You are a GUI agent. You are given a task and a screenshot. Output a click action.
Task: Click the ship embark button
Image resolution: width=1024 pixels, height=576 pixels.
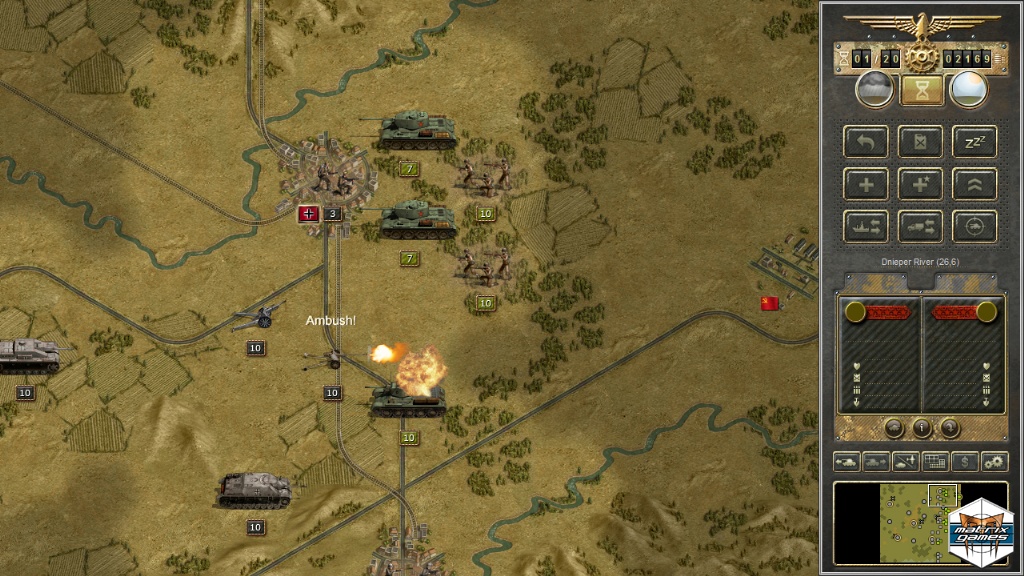(866, 227)
